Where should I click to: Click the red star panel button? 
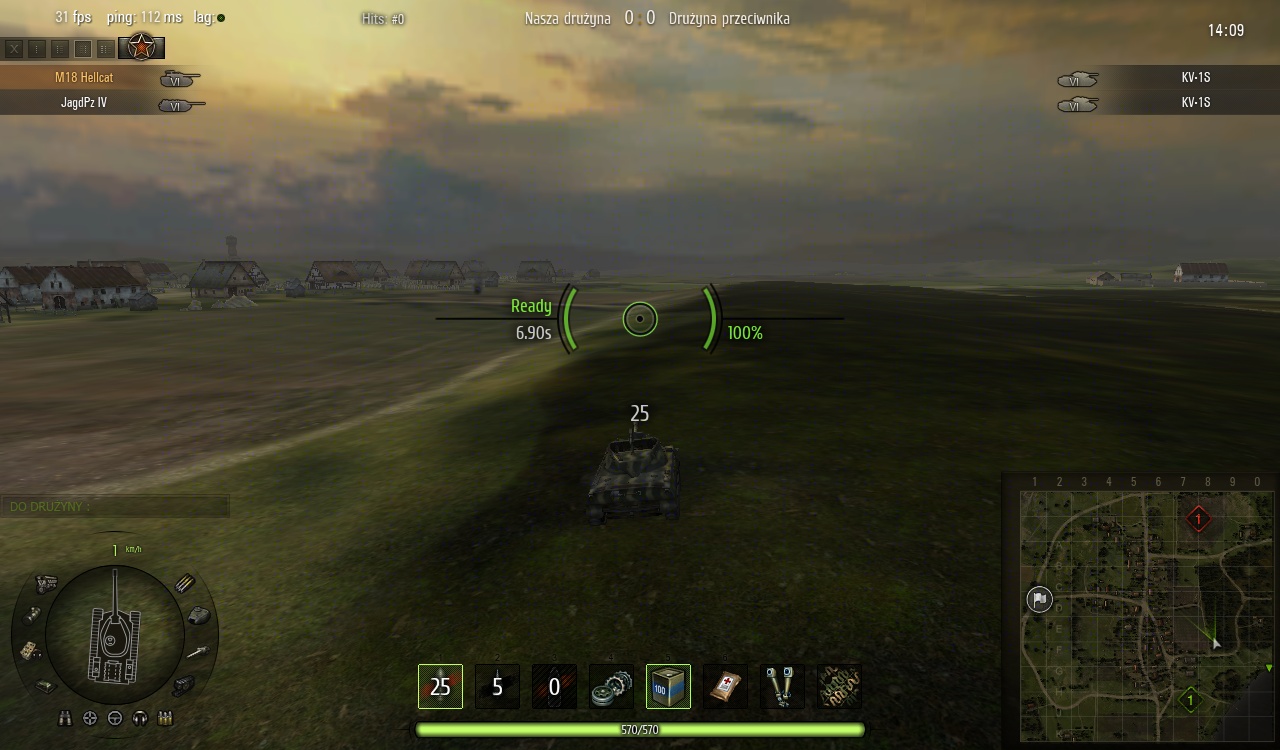(141, 47)
